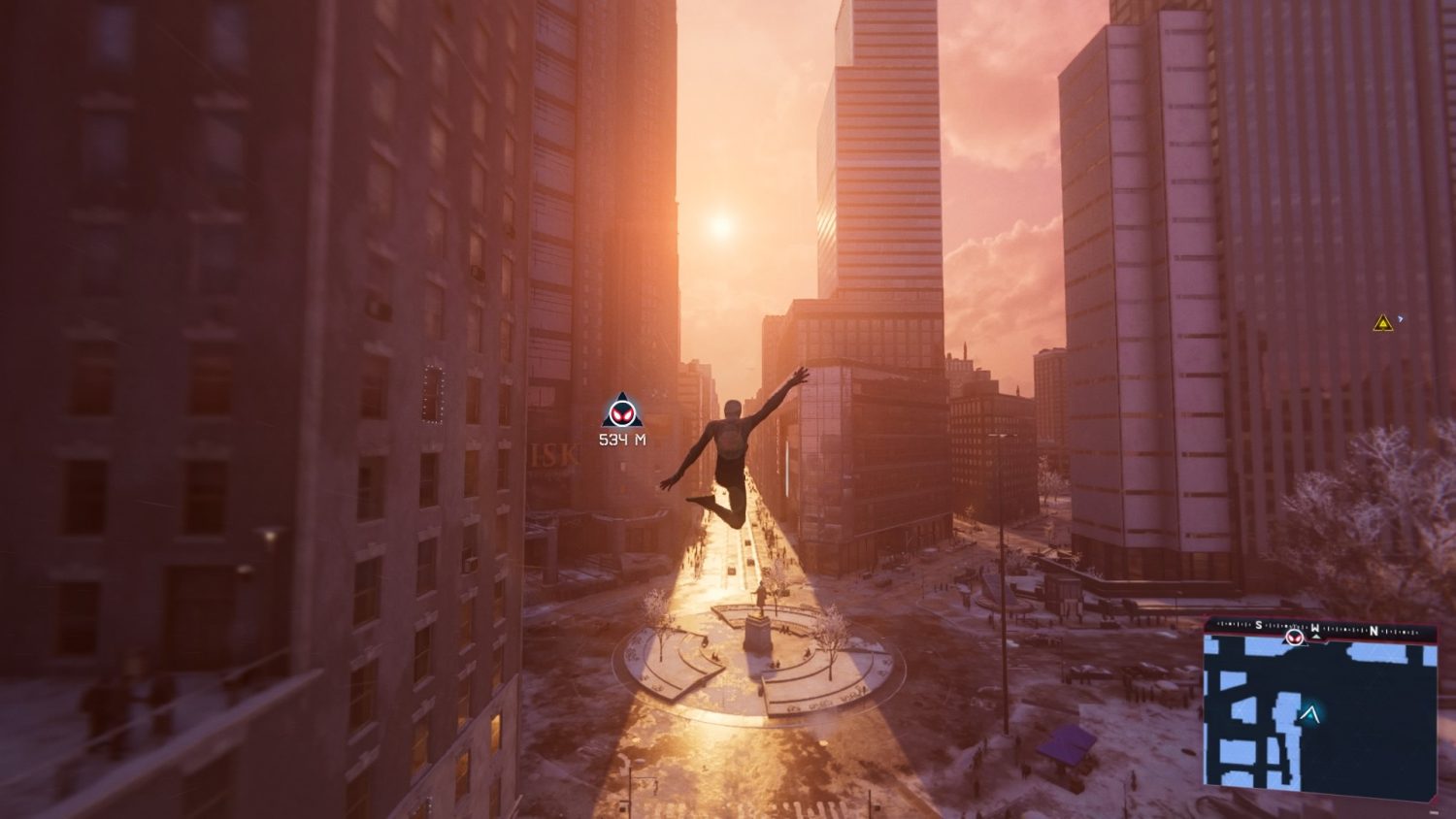Select the spider-mask icon on the compass

tap(1294, 637)
